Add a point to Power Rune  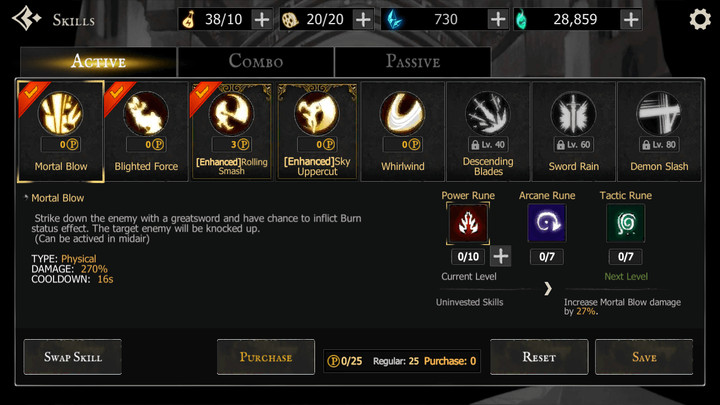pos(501,256)
